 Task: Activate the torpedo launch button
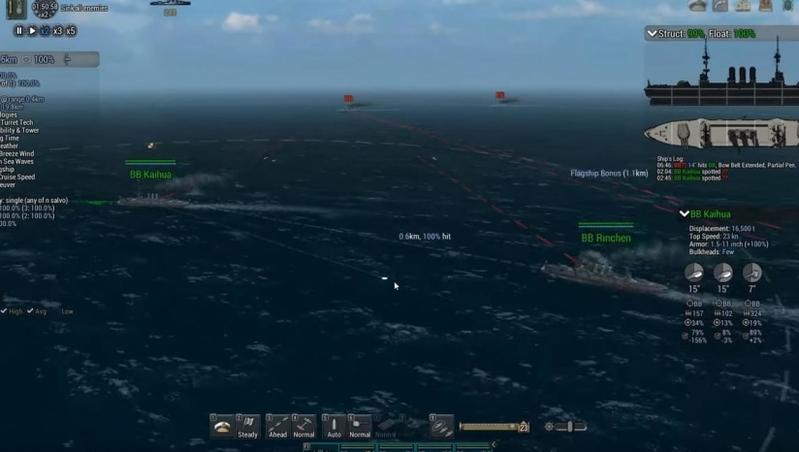pos(441,426)
